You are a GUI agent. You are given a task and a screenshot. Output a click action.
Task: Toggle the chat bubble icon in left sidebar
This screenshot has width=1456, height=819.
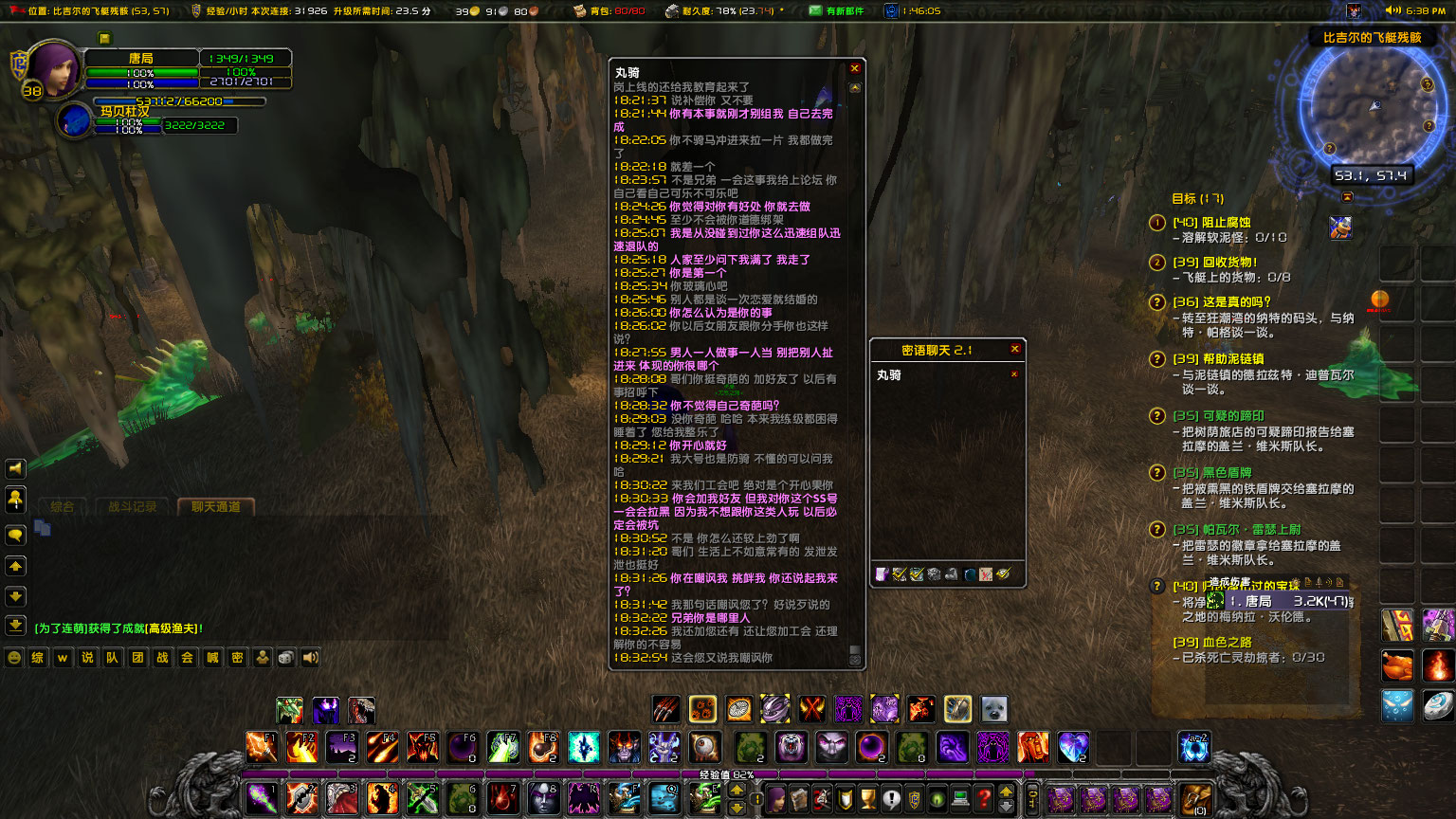pyautogui.click(x=15, y=533)
